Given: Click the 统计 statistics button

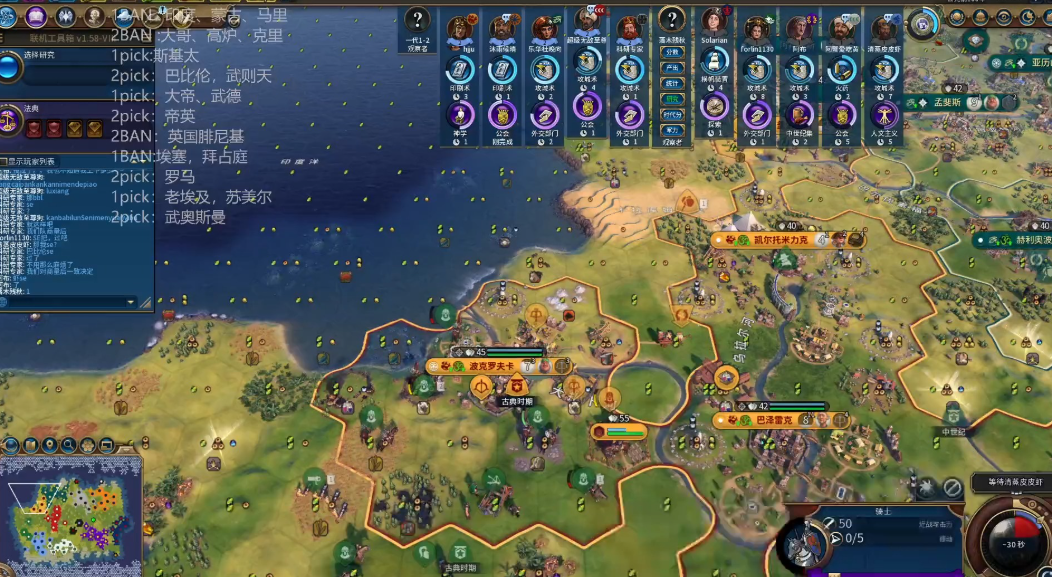Looking at the screenshot, I should click(x=672, y=83).
